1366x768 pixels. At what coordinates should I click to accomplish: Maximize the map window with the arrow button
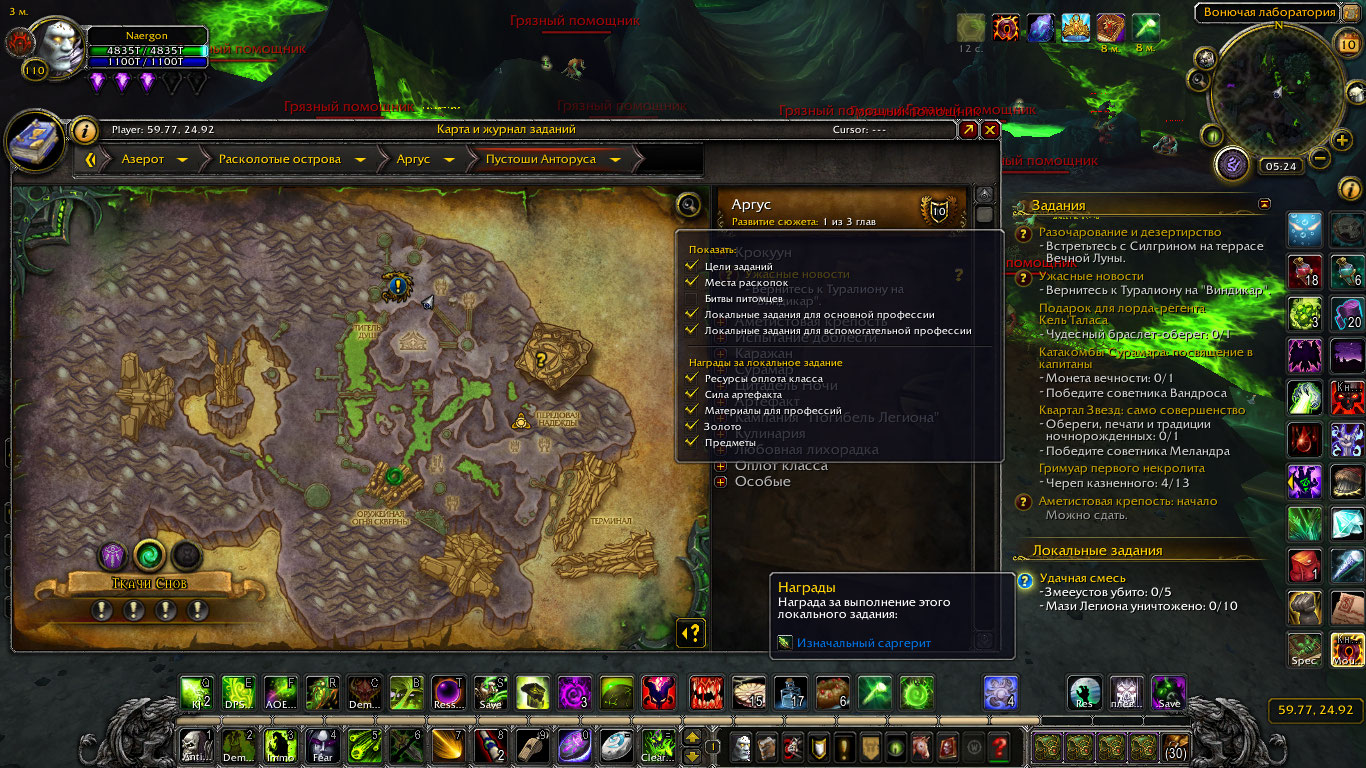point(968,130)
